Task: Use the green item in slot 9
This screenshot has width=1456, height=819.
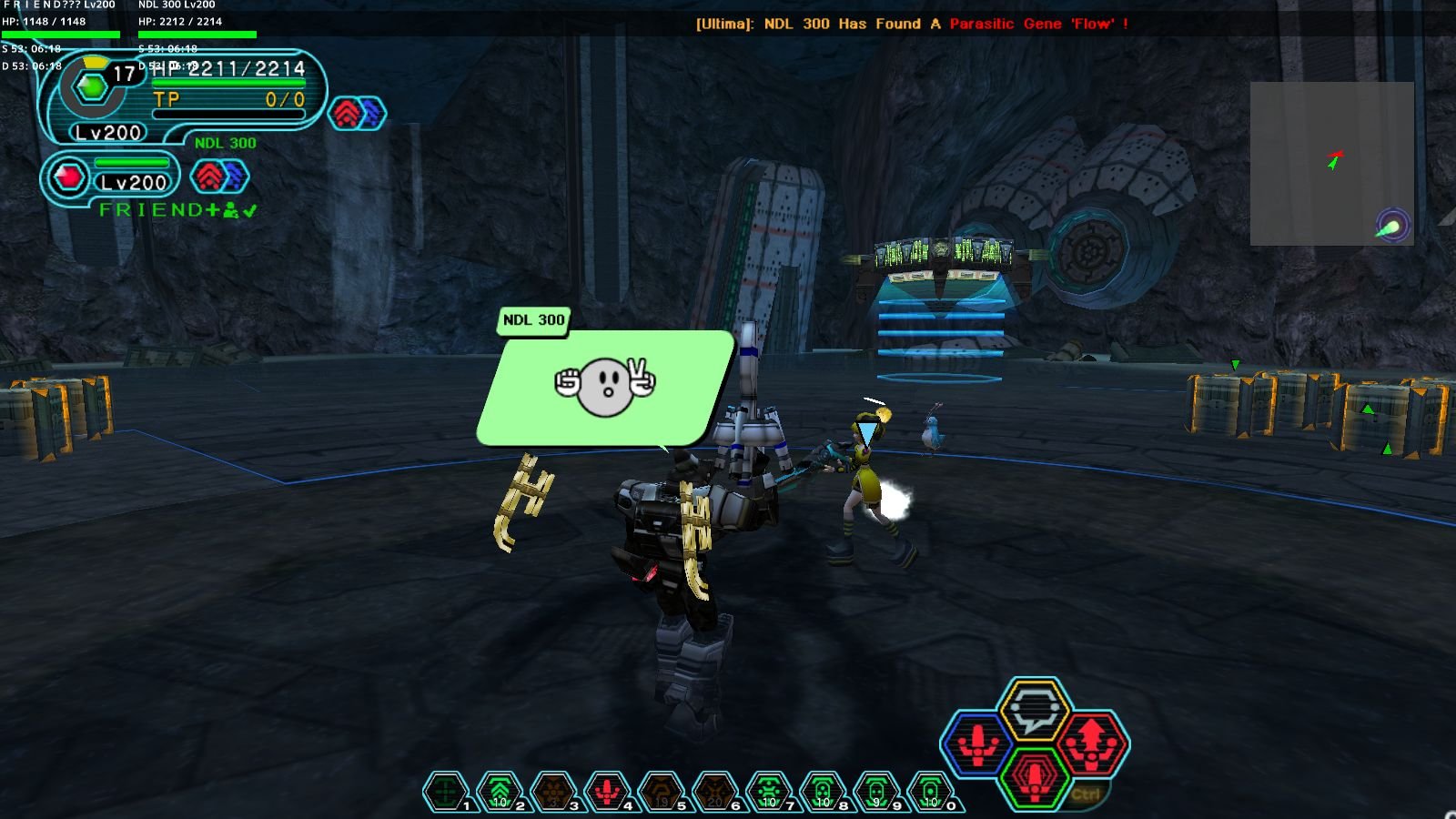Action: point(876,792)
